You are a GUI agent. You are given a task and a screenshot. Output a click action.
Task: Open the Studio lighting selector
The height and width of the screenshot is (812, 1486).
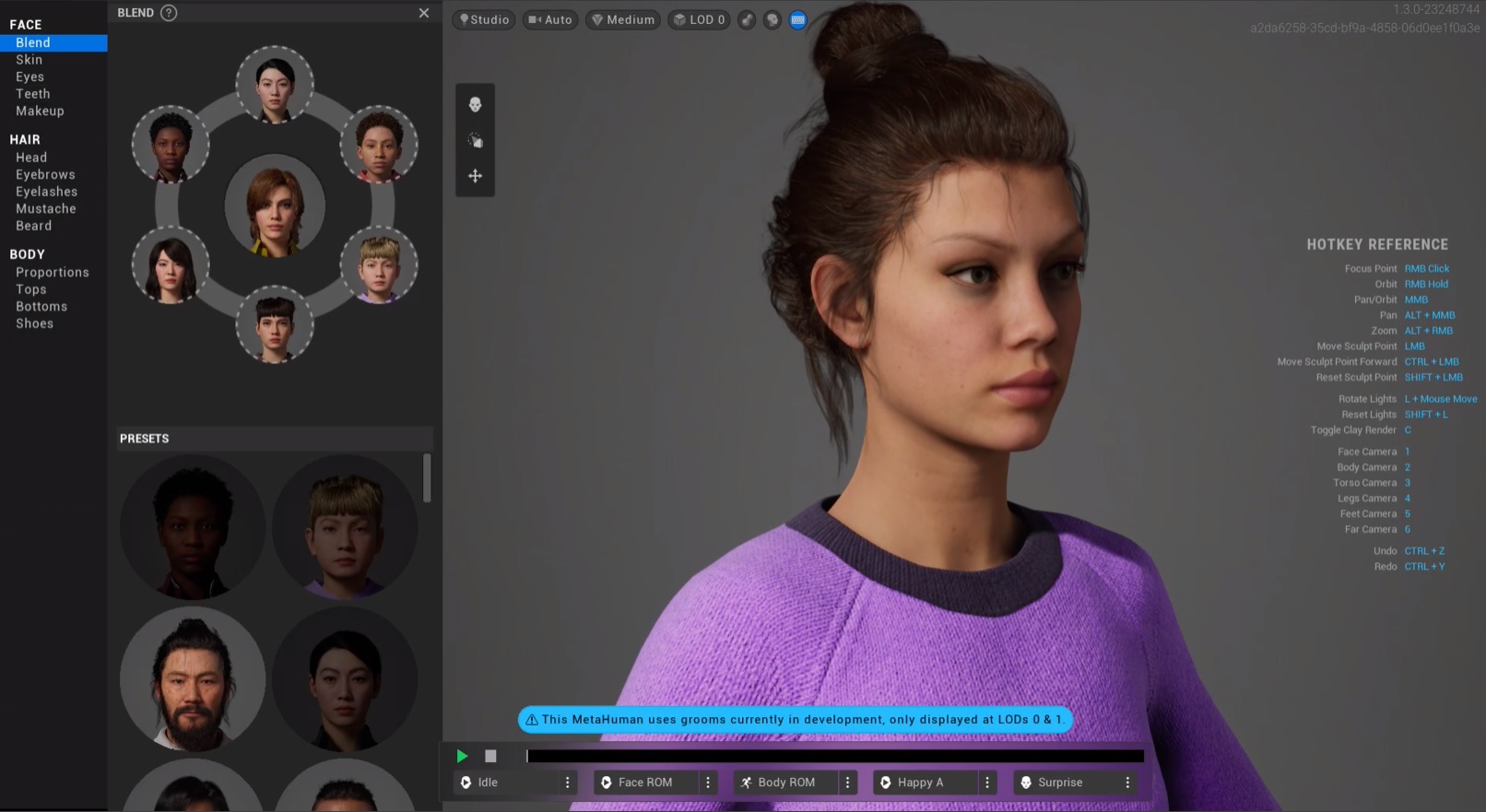(x=483, y=19)
